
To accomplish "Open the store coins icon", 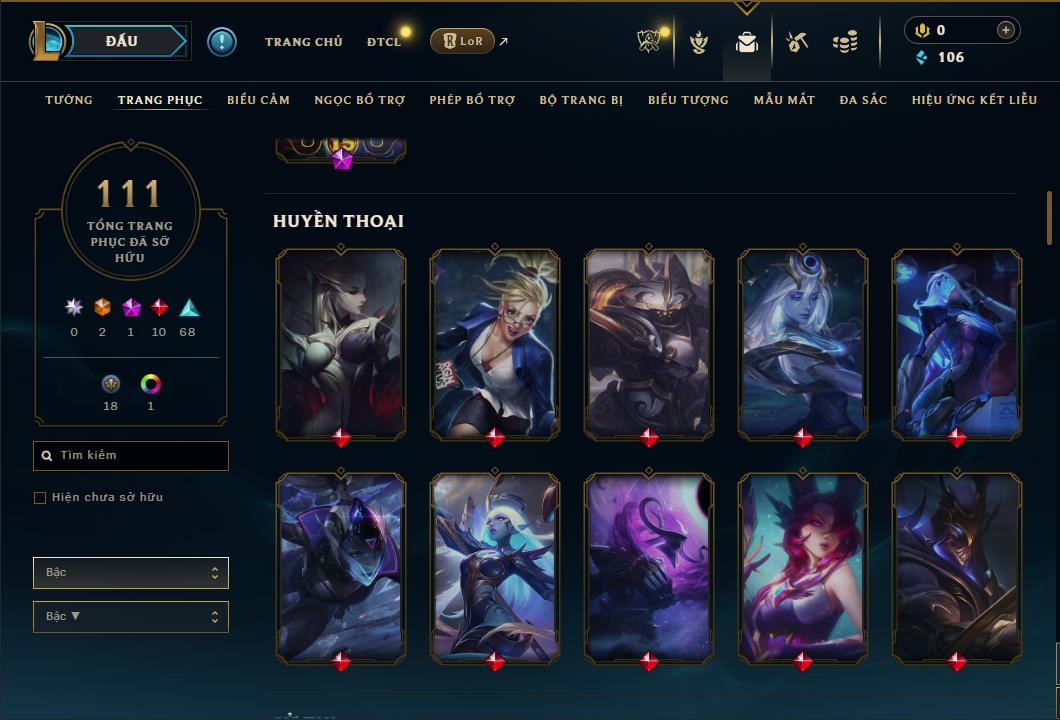I will 845,42.
